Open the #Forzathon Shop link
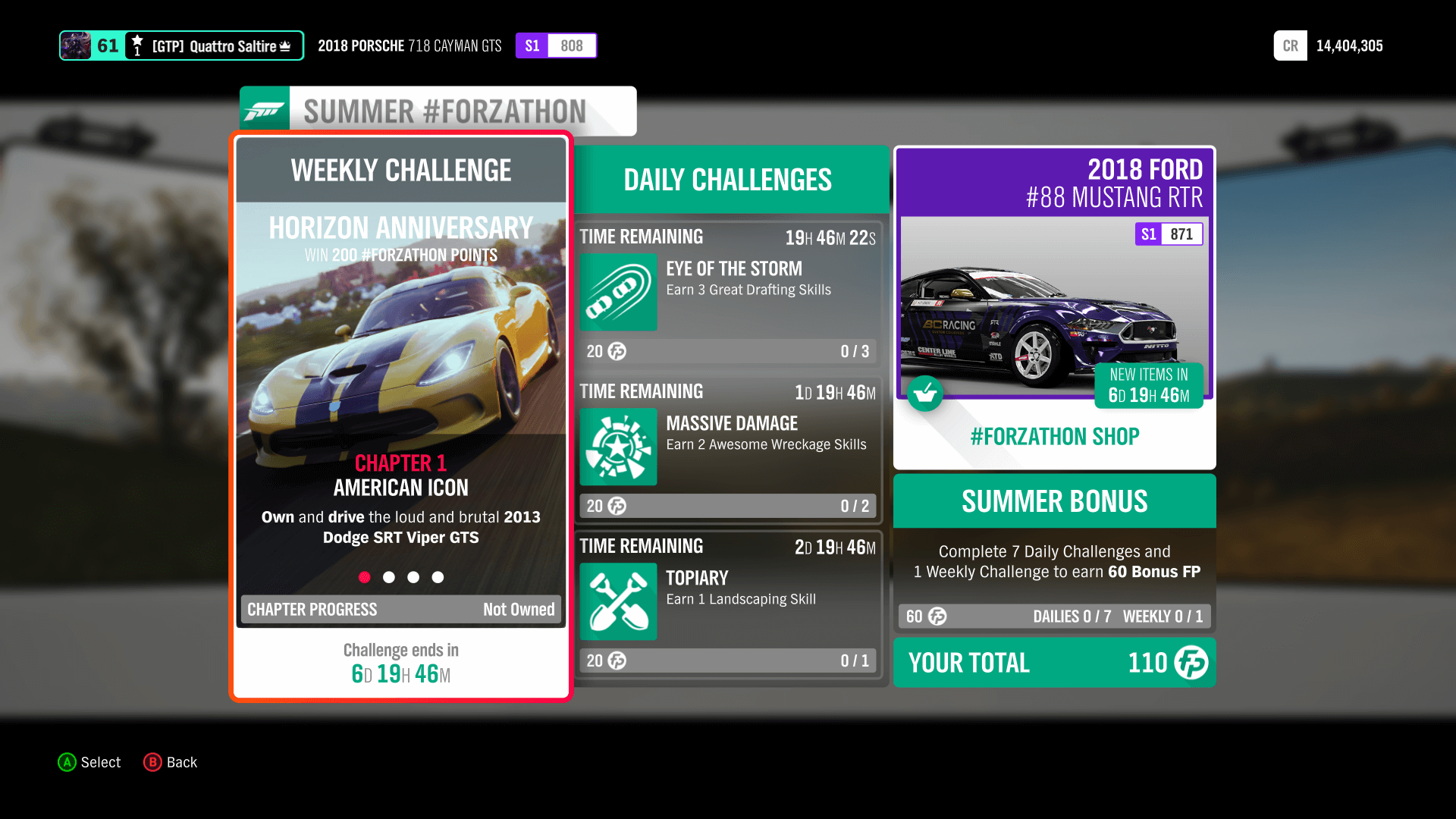1456x819 pixels. pyautogui.click(x=1054, y=436)
